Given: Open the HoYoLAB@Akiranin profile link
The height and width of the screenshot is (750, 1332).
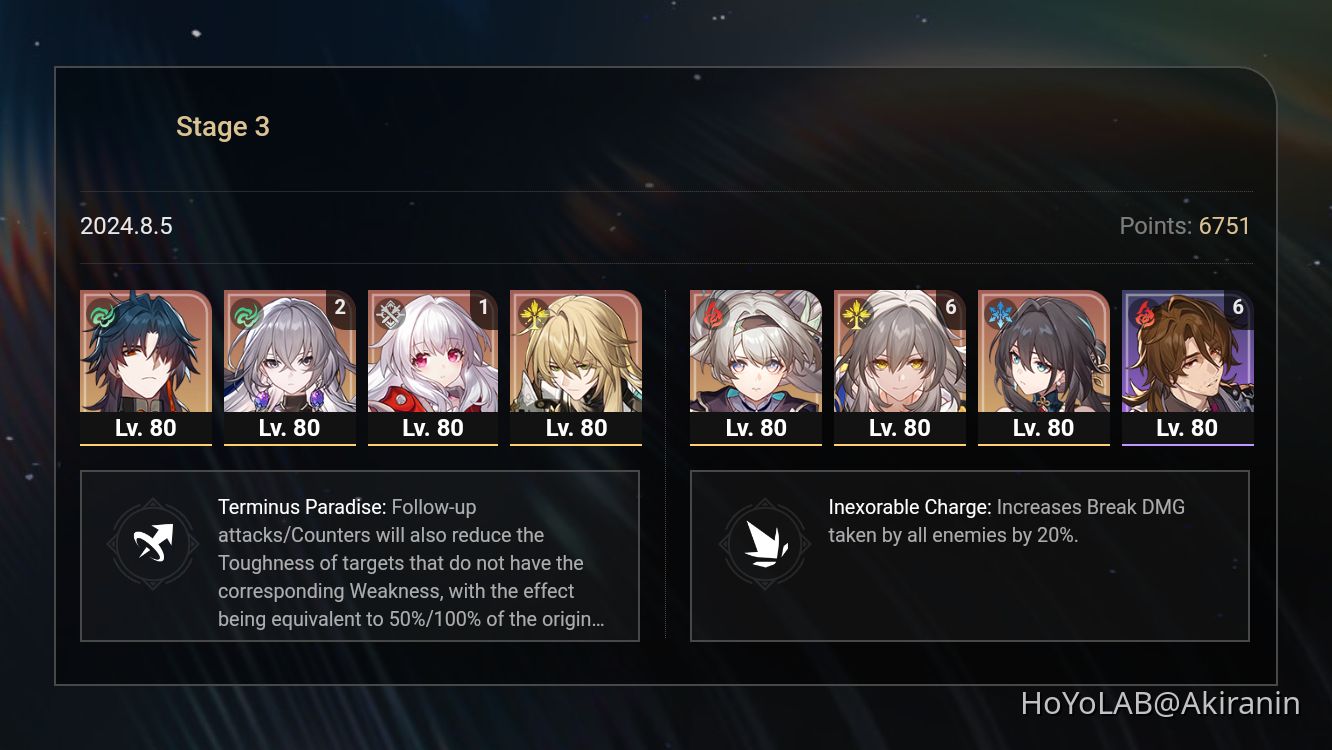Looking at the screenshot, I should [x=1161, y=705].
